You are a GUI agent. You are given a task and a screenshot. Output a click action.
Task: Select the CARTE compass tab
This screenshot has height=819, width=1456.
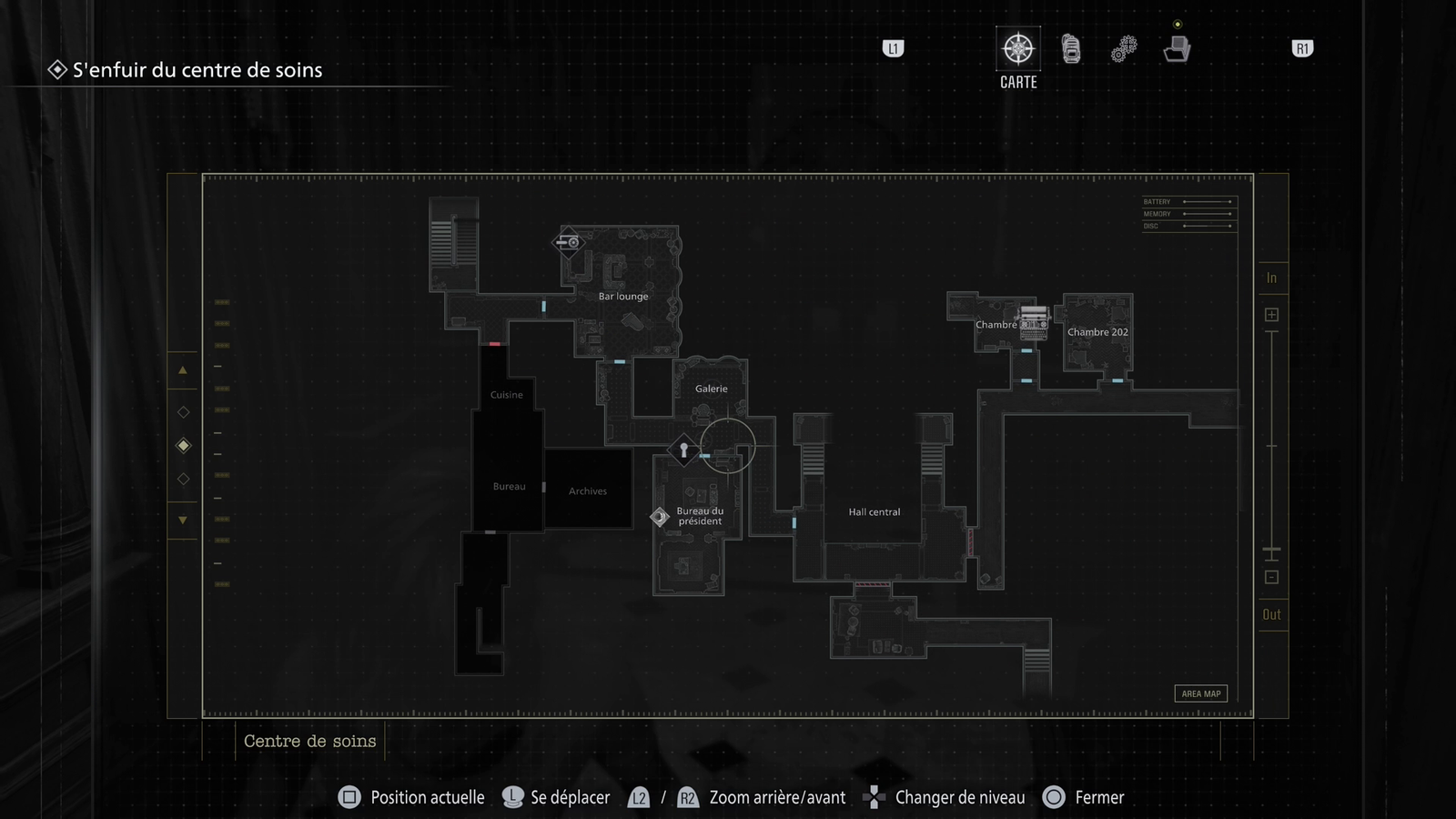coord(1017,49)
